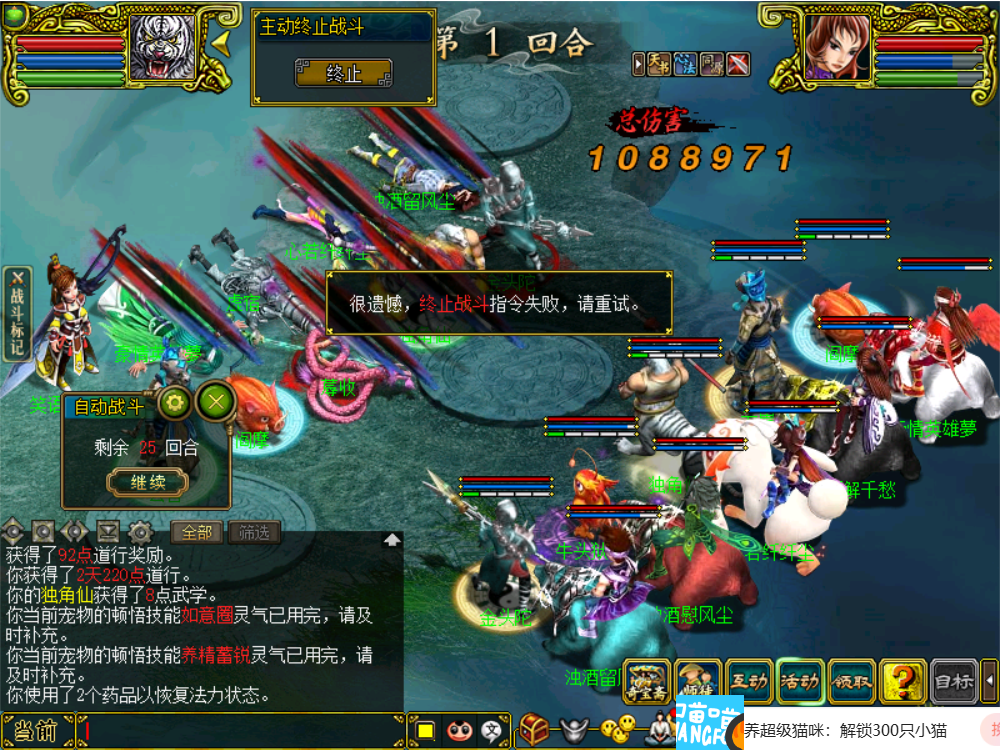Continue auto-battle with the 继续 button
This screenshot has height=750, width=1000.
pos(147,482)
